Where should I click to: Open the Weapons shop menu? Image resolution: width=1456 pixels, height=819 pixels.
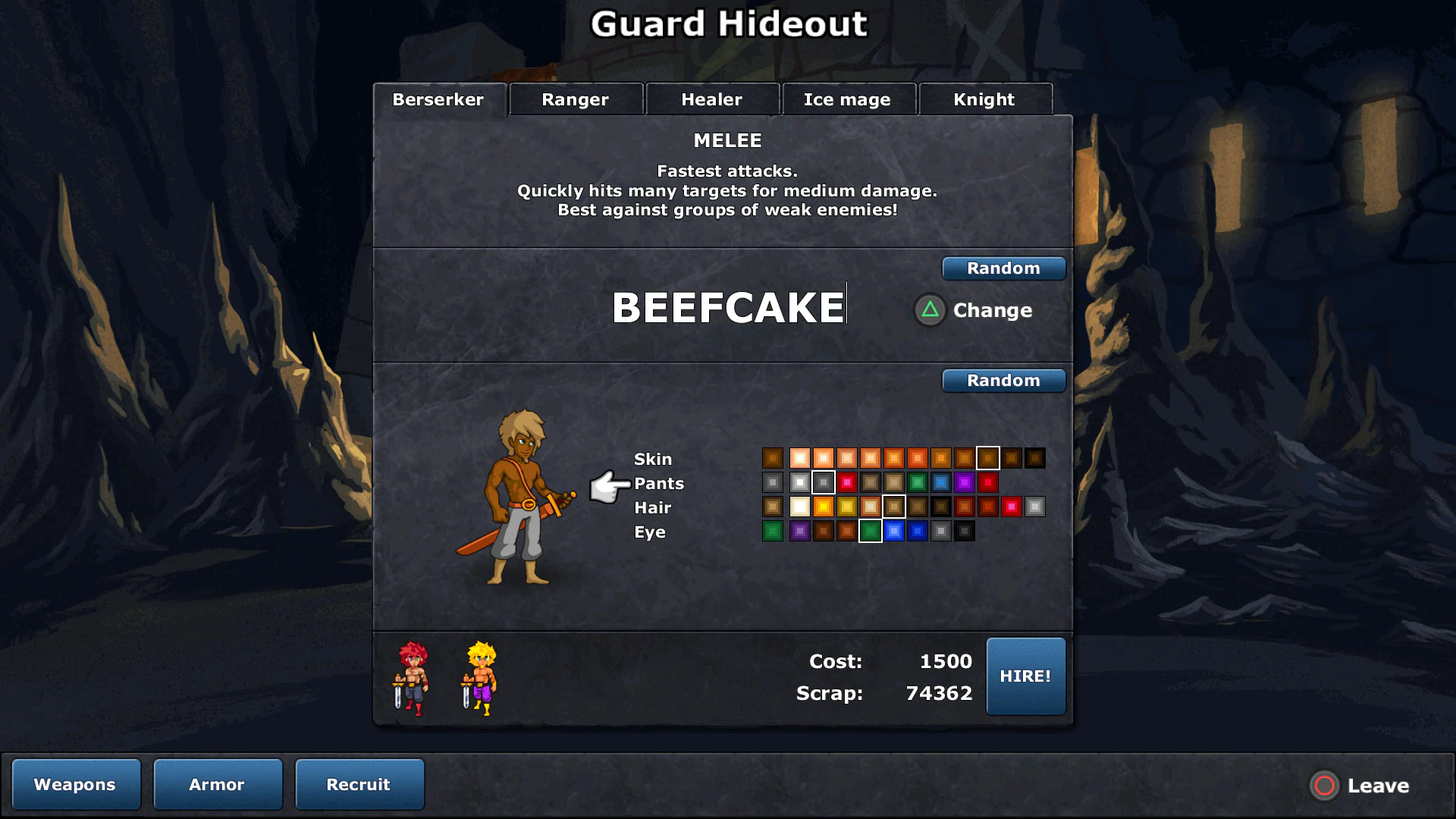(x=75, y=784)
